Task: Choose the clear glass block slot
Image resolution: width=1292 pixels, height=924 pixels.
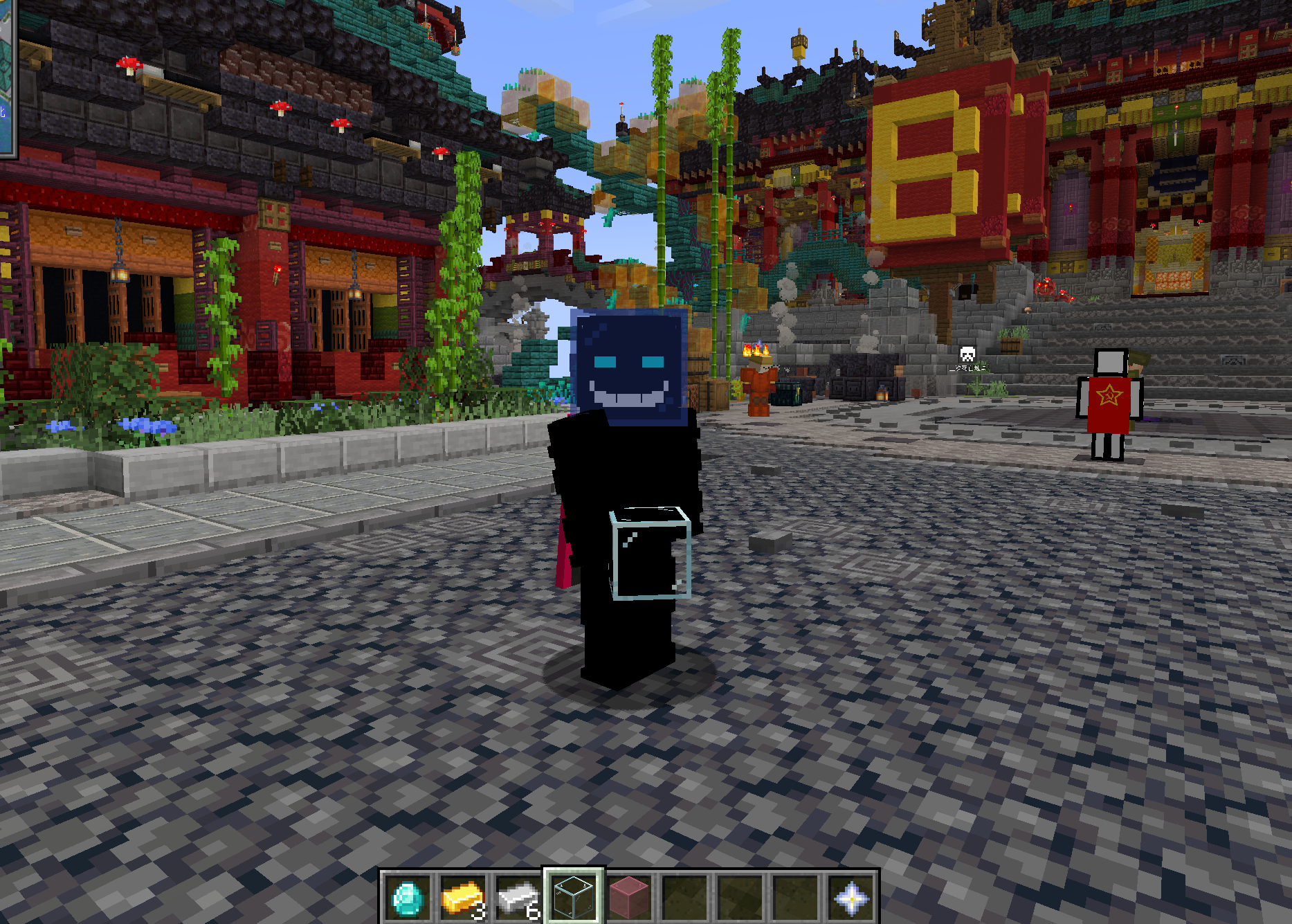Action: tap(574, 896)
